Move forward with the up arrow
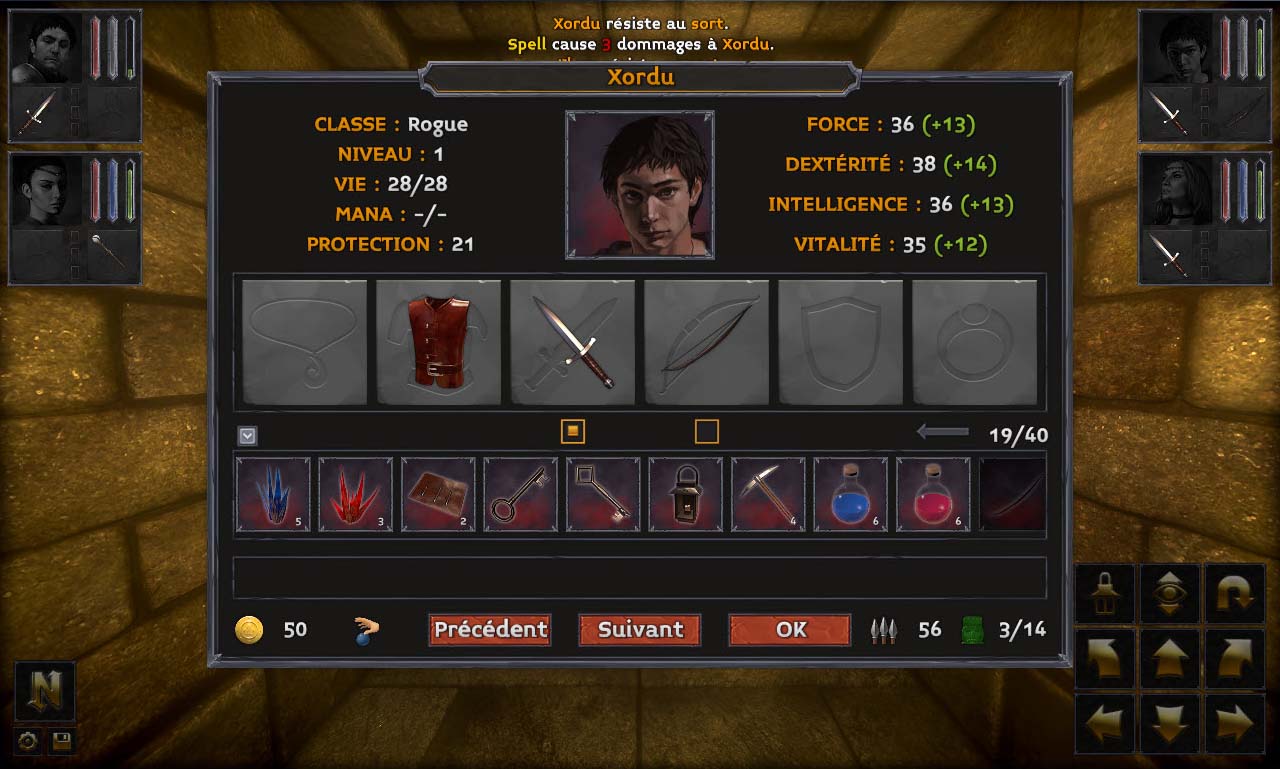 tap(1169, 659)
